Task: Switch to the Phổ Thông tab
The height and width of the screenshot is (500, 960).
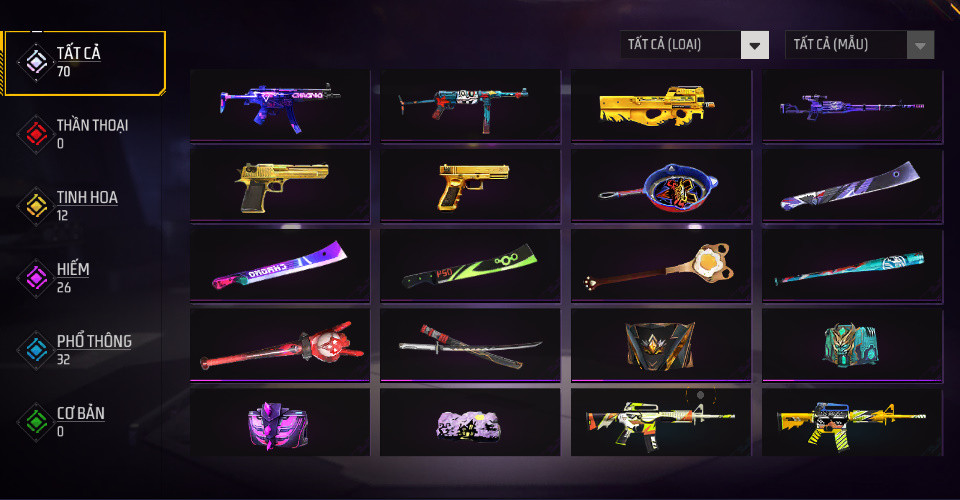Action: 85,349
